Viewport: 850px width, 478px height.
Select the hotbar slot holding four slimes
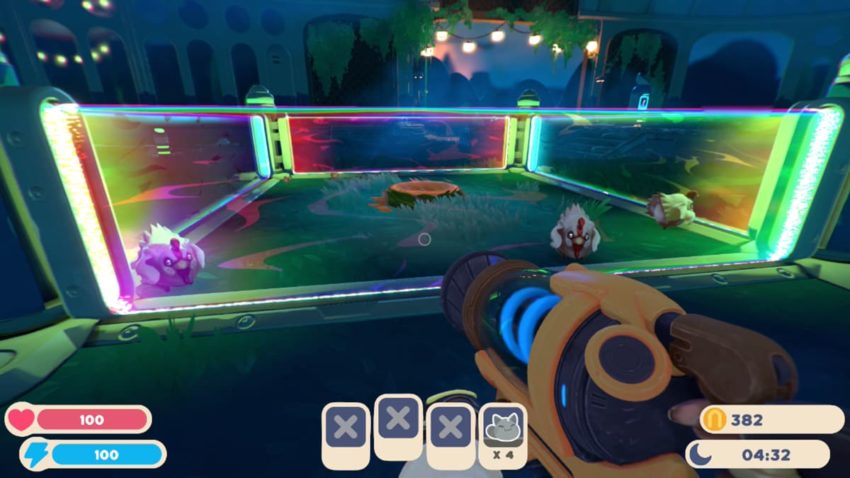click(x=504, y=433)
